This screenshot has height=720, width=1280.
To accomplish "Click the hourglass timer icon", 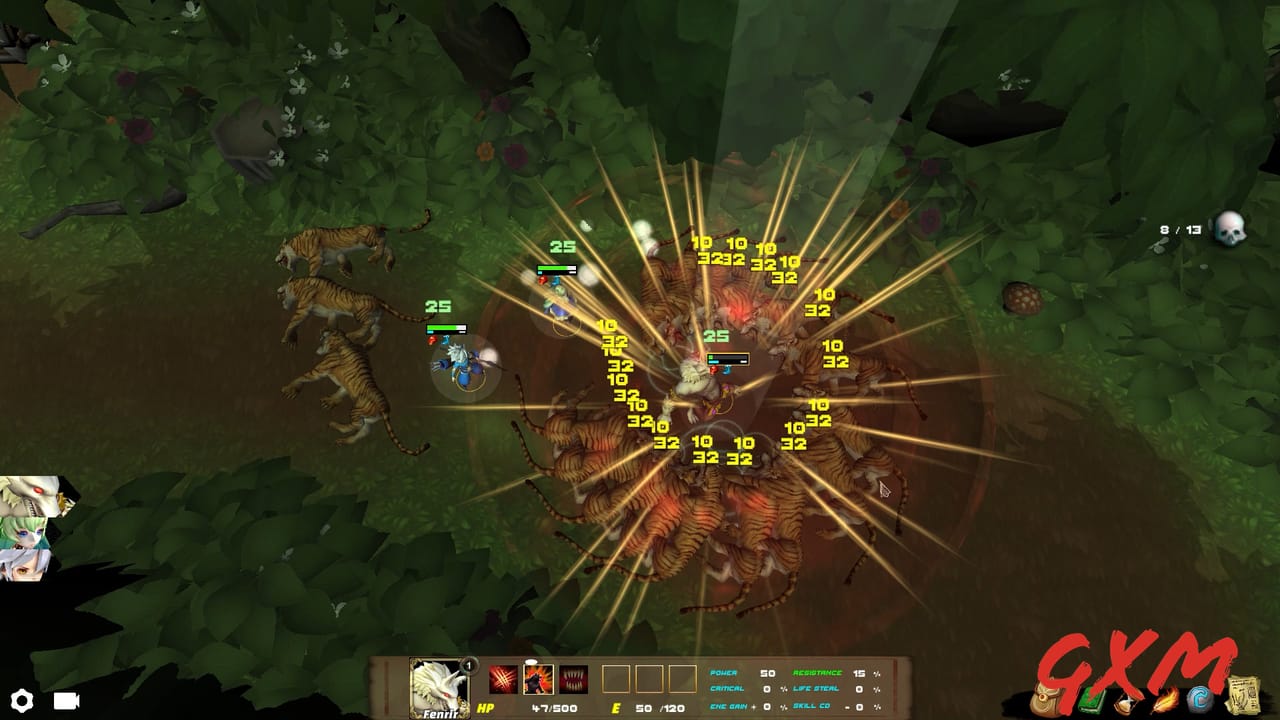I will tap(1126, 702).
